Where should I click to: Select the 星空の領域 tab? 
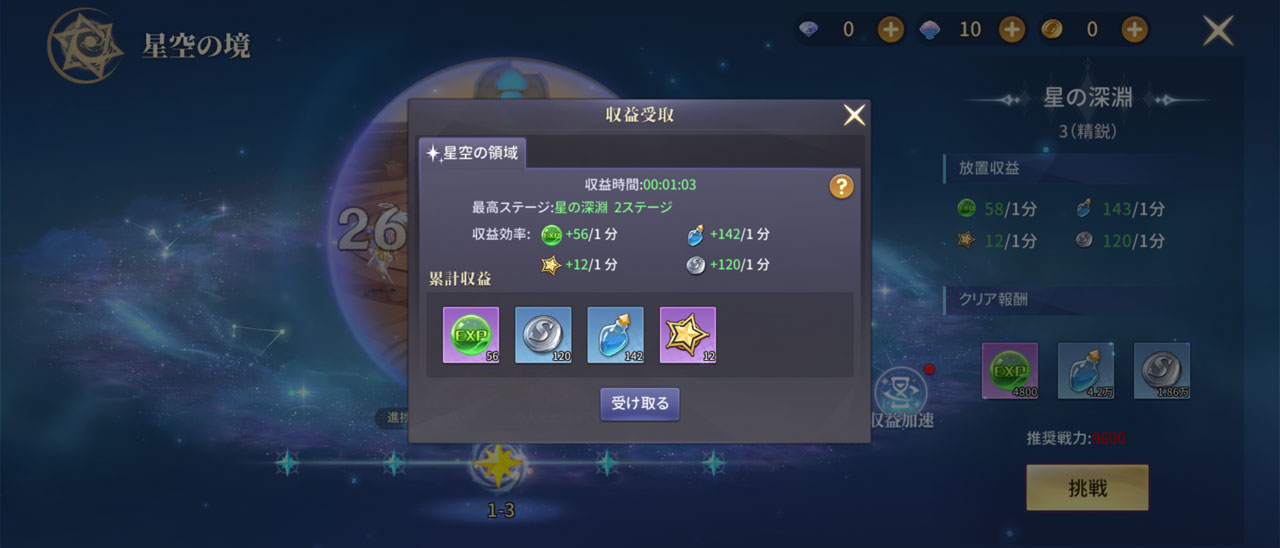(472, 153)
